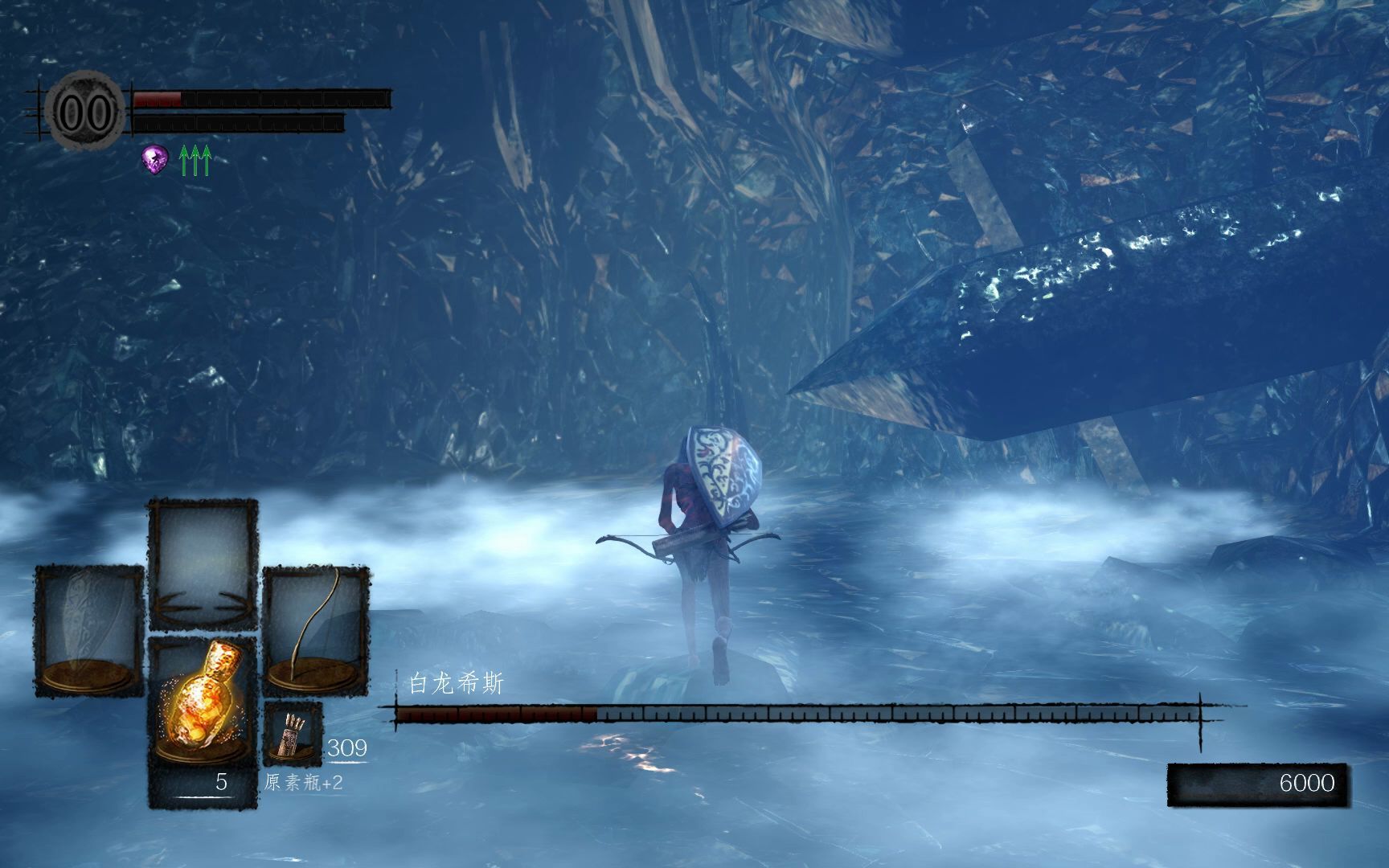Choose the arrow quiver ammo slot
1389x868 pixels.
(293, 735)
